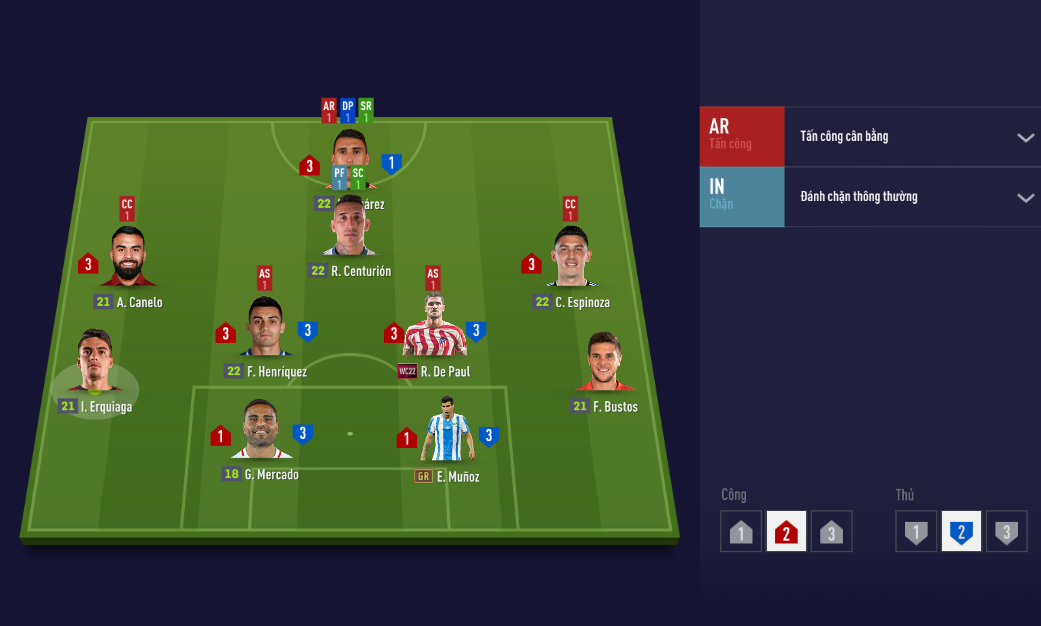Choose R. De Paul's player card
The height and width of the screenshot is (626, 1041).
tap(434, 326)
